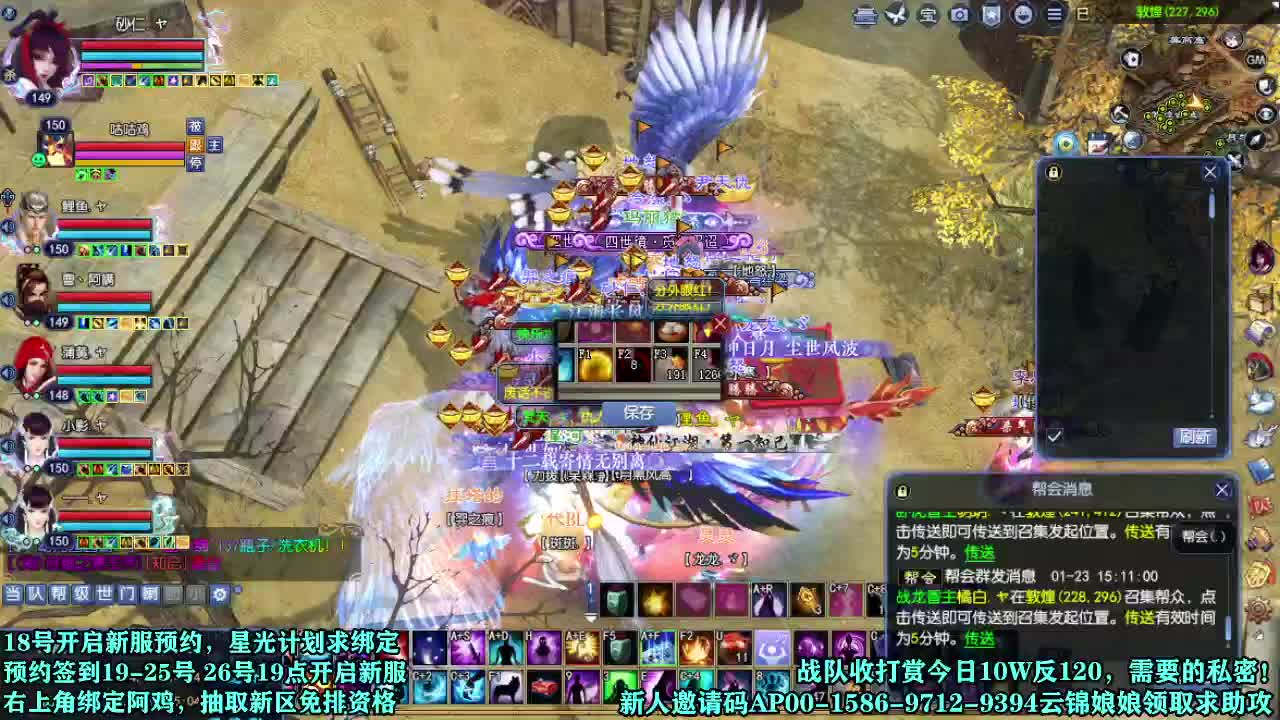Click the 敦煌 coordinates text near minimap

(1180, 10)
